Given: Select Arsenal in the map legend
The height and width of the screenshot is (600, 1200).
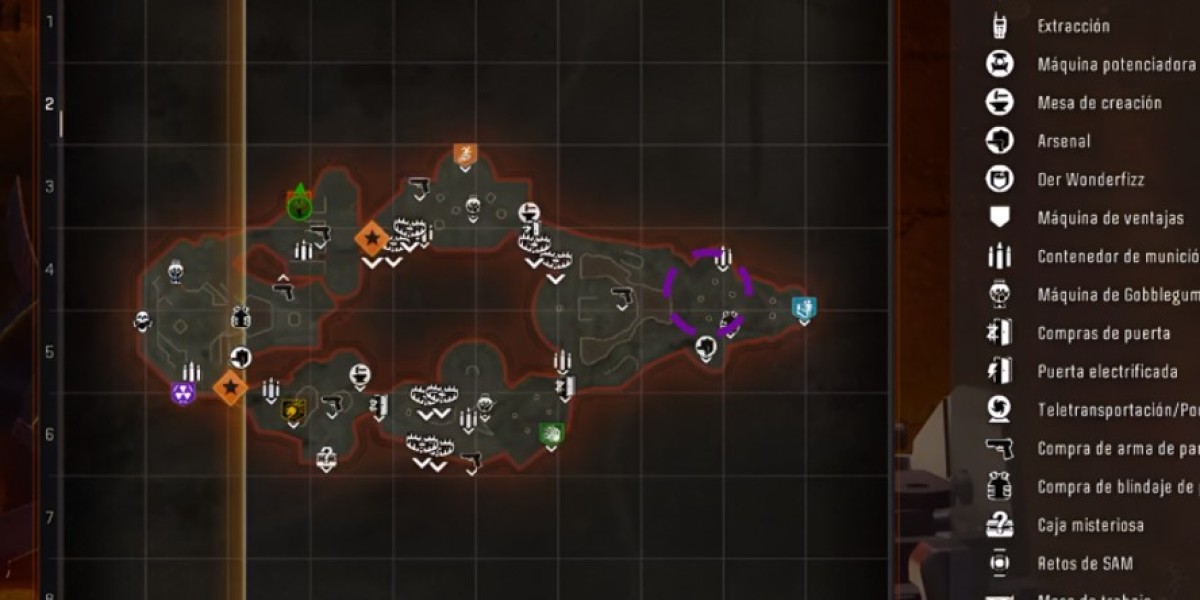Looking at the screenshot, I should tap(1064, 141).
